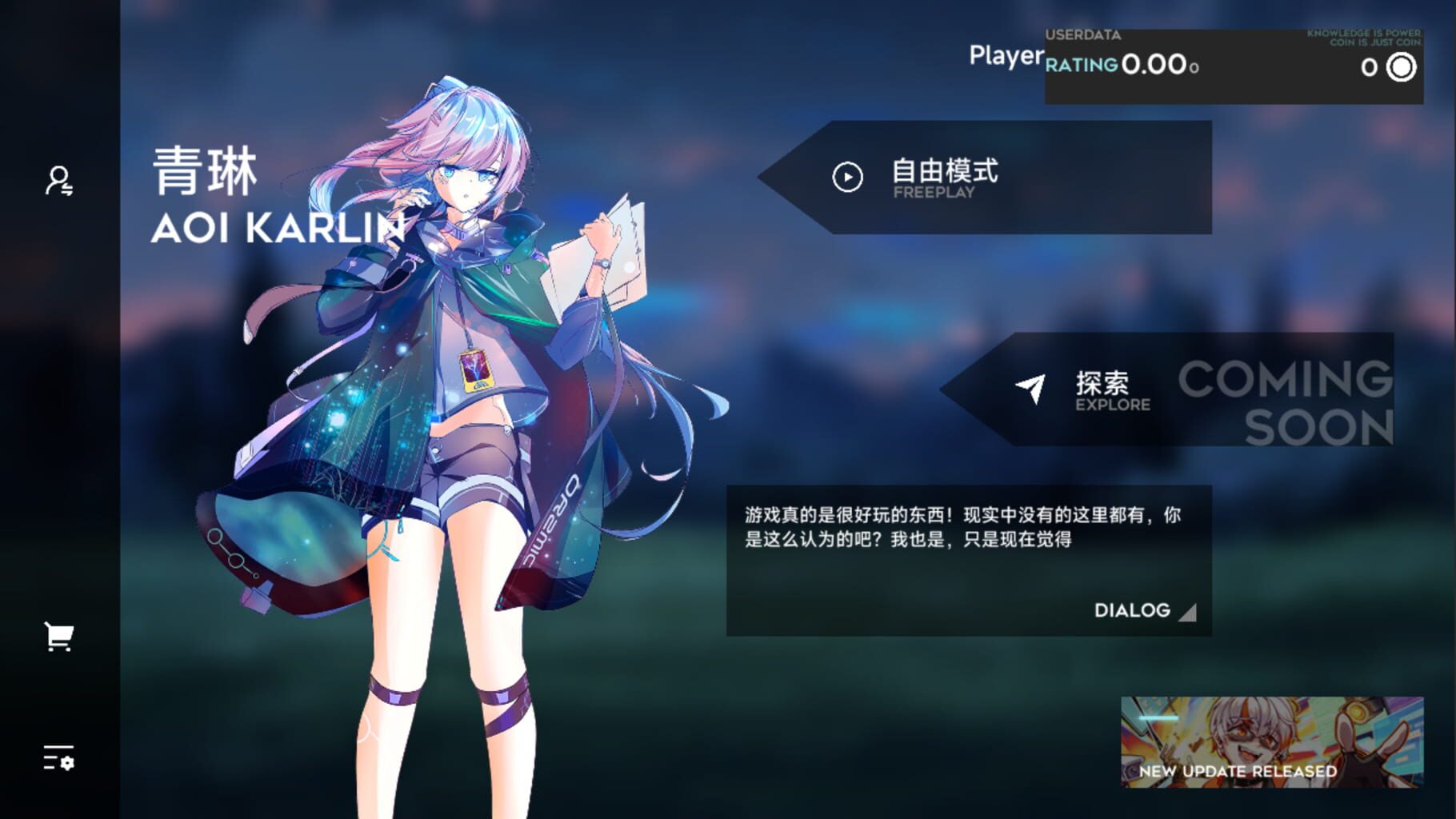Expand the DIALOG text box

(1131, 610)
